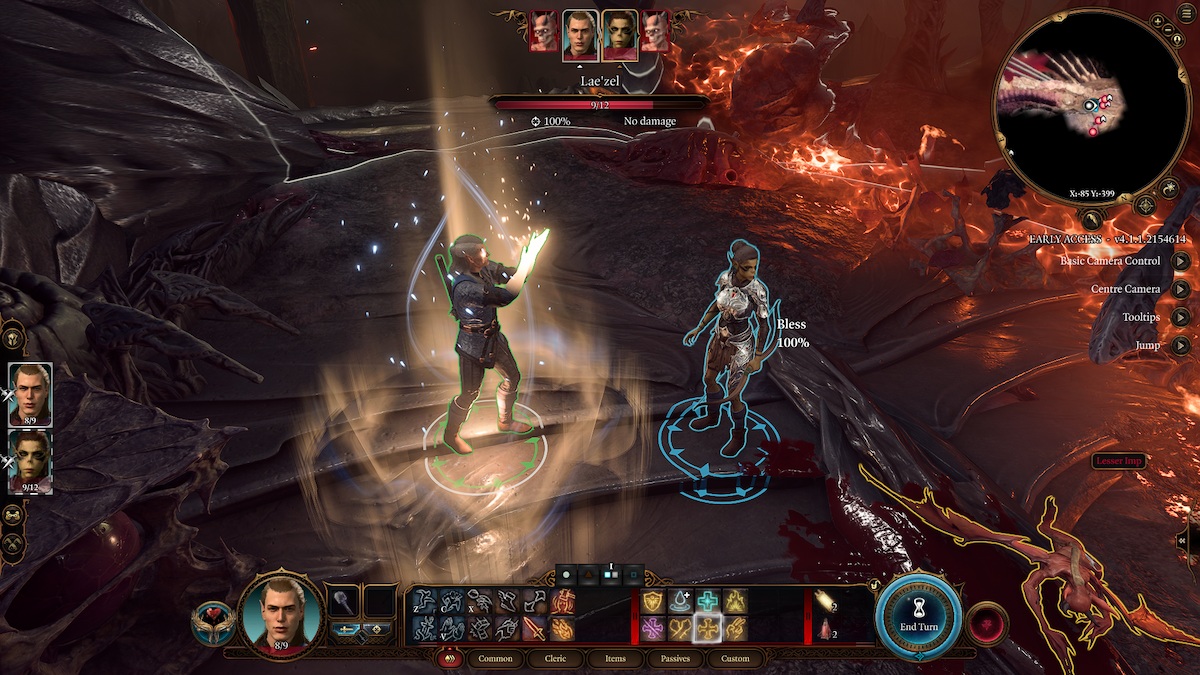Select Lae'zel's portrait in the party list

click(x=30, y=461)
